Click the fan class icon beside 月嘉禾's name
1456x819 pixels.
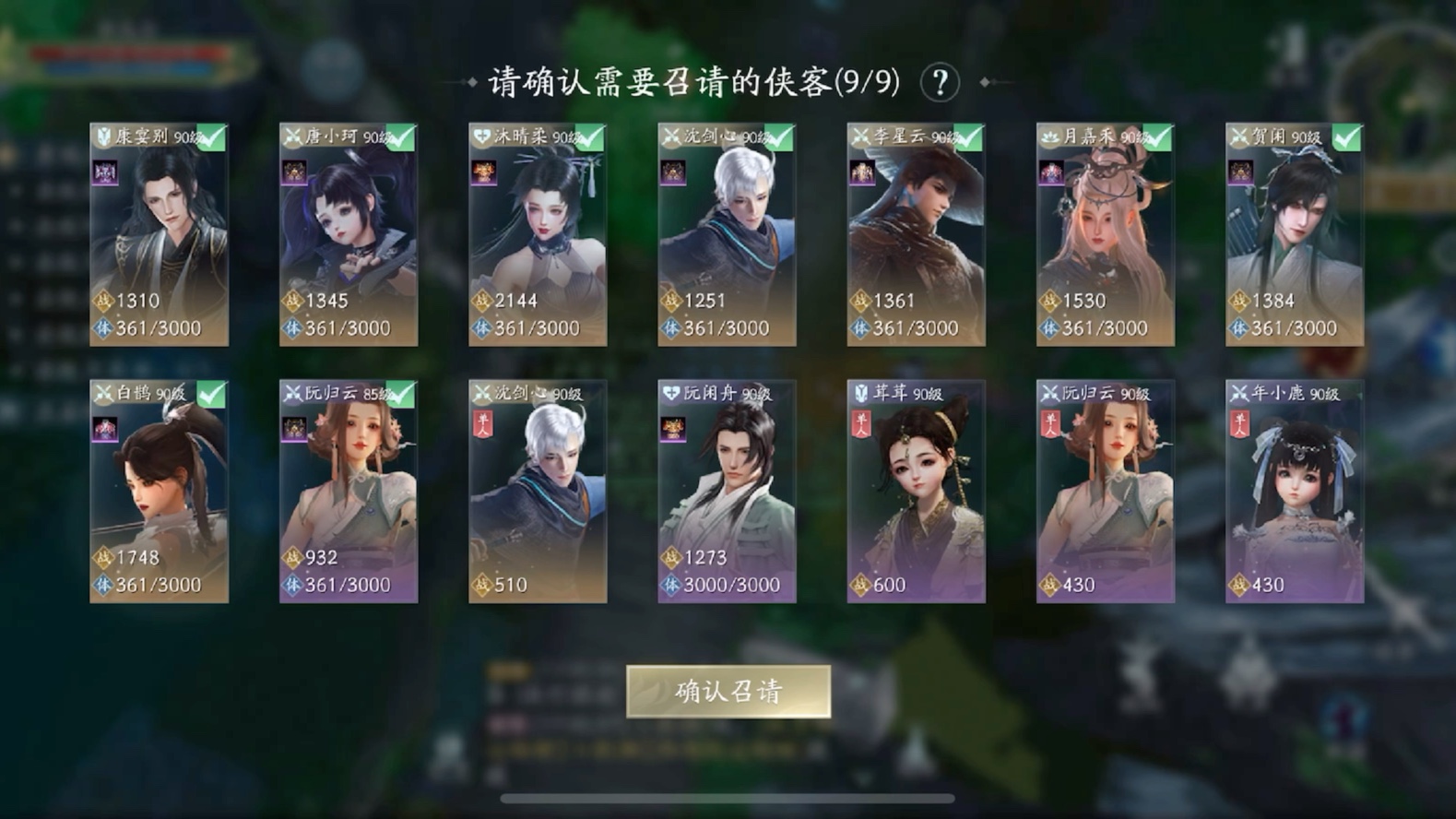pyautogui.click(x=1051, y=135)
